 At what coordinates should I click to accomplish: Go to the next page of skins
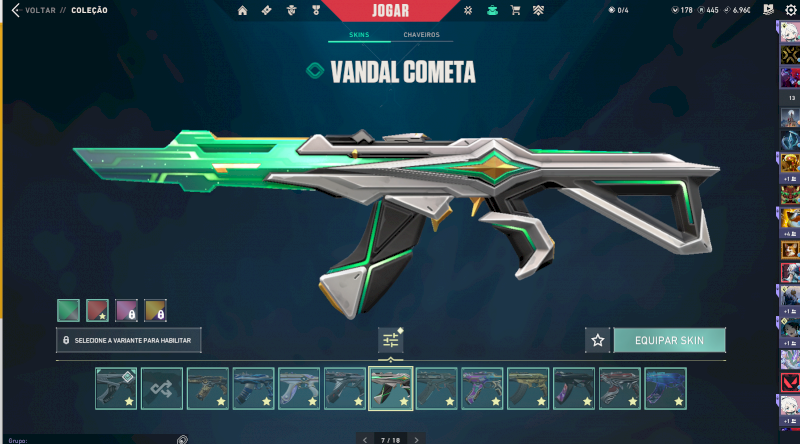click(x=416, y=439)
